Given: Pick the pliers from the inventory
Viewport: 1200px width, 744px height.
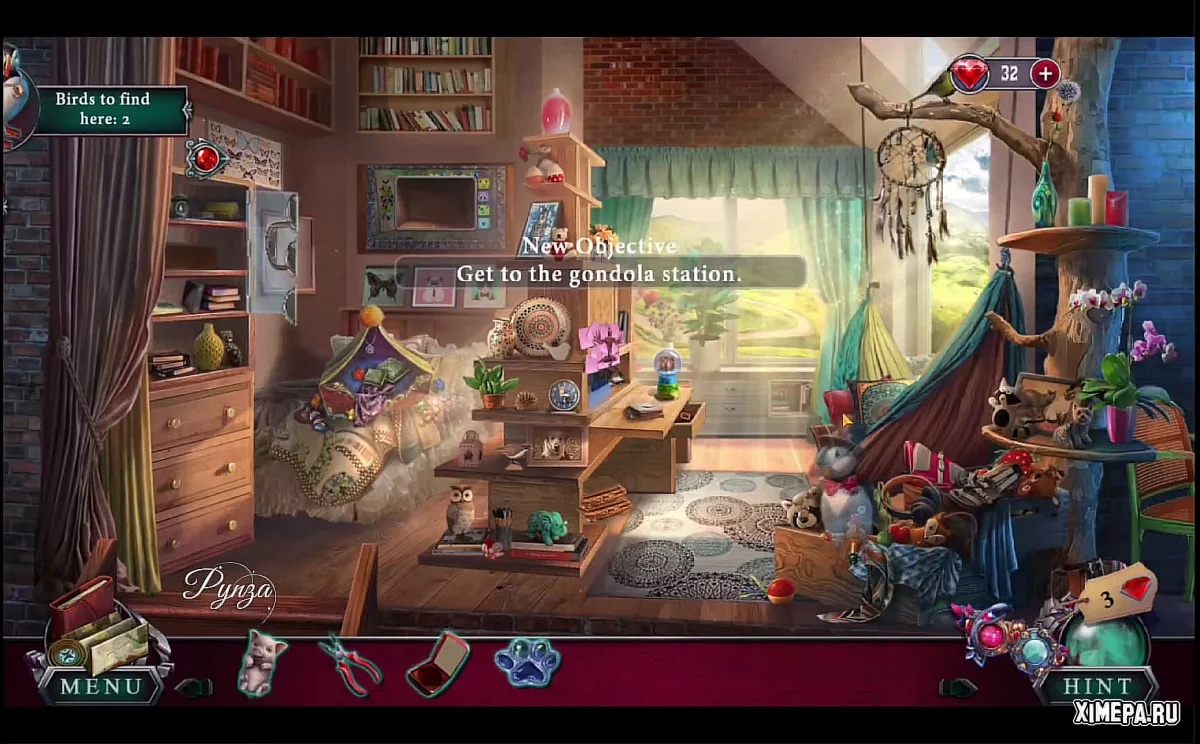Looking at the screenshot, I should pyautogui.click(x=349, y=664).
